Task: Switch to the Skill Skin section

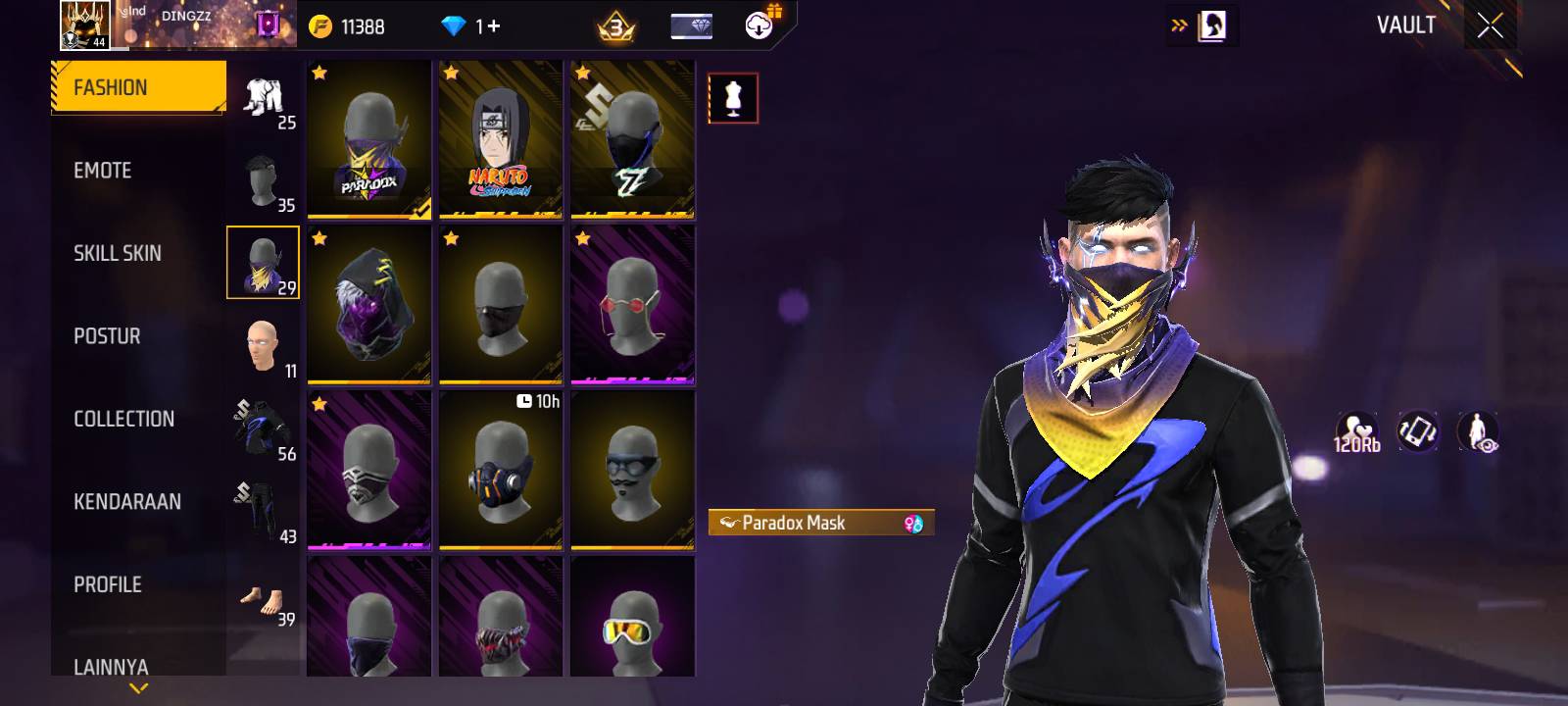Action: click(117, 253)
